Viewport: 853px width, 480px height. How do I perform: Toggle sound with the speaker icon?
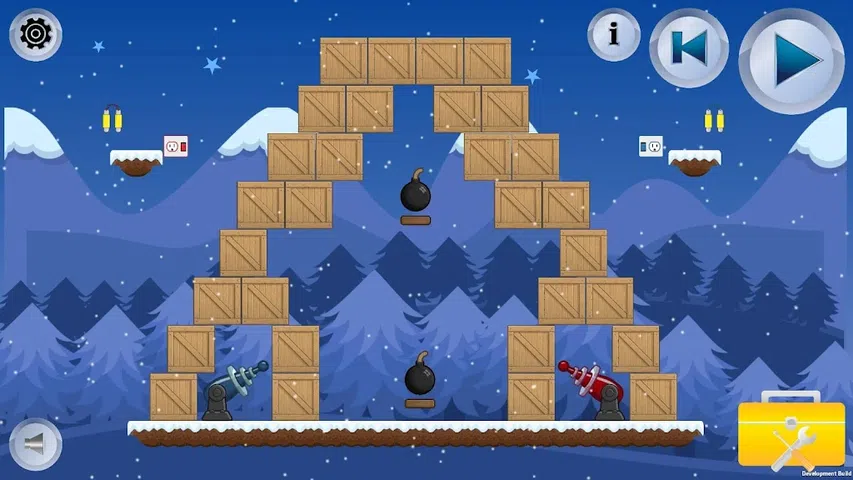35,442
